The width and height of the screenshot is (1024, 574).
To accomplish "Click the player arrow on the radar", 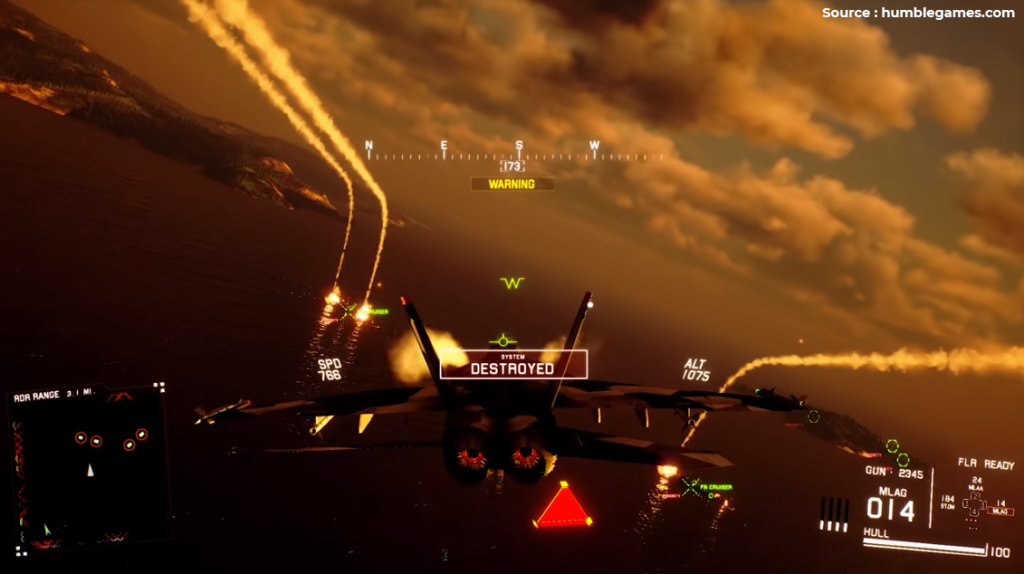I will click(x=90, y=469).
